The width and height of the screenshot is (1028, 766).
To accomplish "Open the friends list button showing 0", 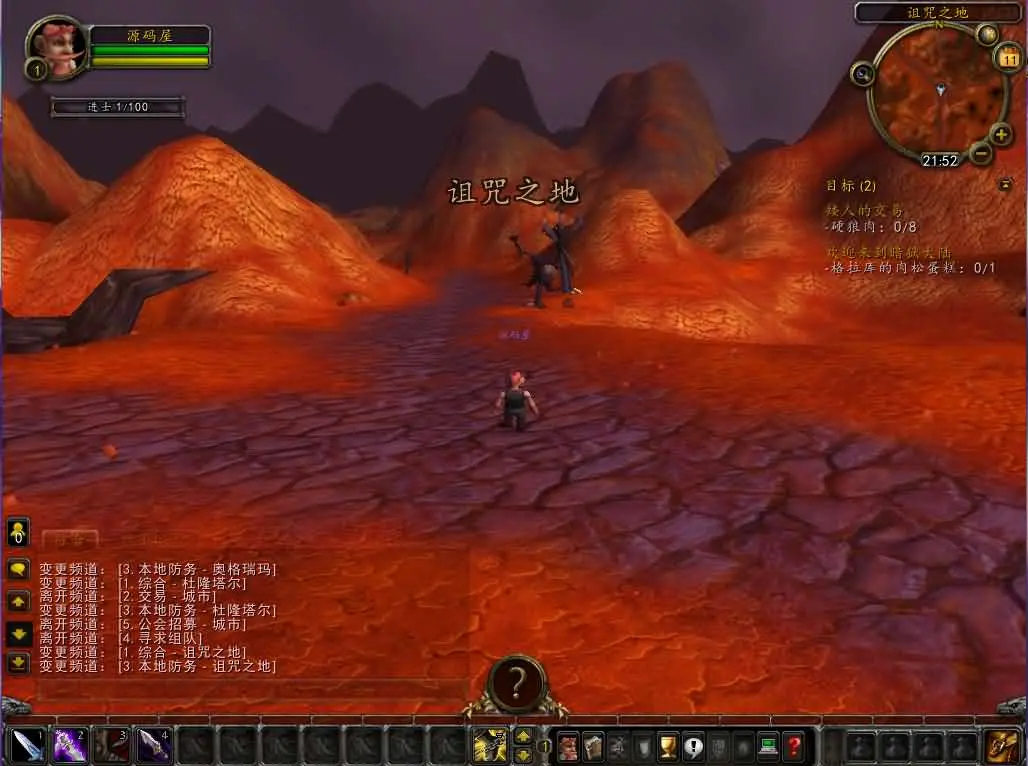I will point(18,531).
